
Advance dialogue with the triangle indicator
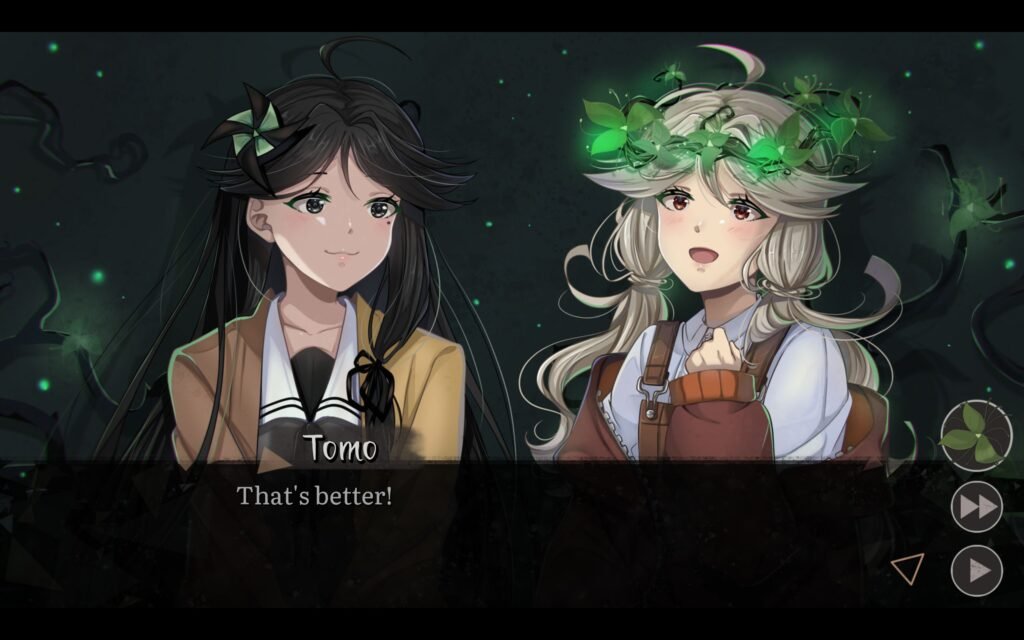point(906,569)
